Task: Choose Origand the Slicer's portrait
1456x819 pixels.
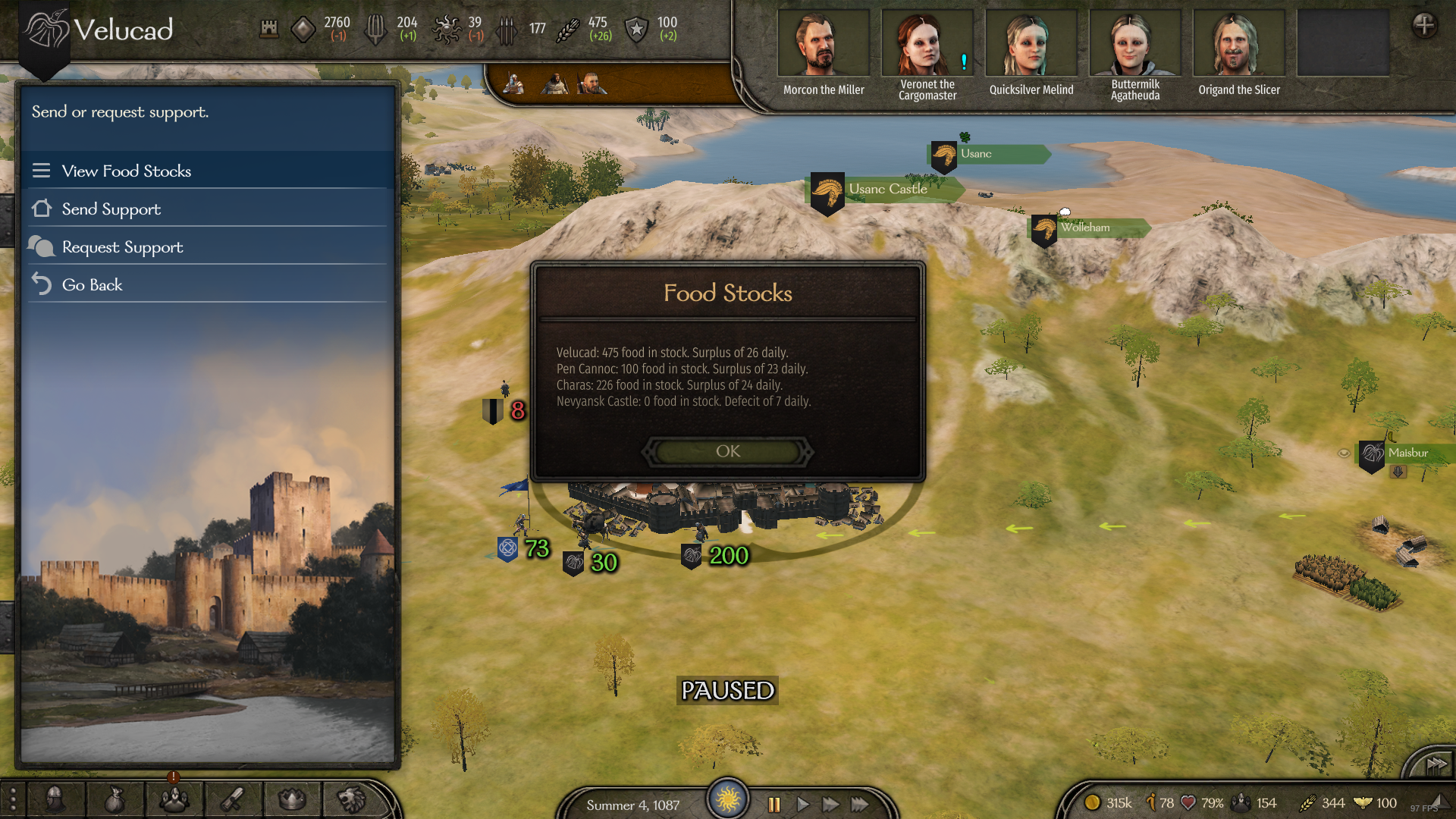Action: coord(1238,44)
